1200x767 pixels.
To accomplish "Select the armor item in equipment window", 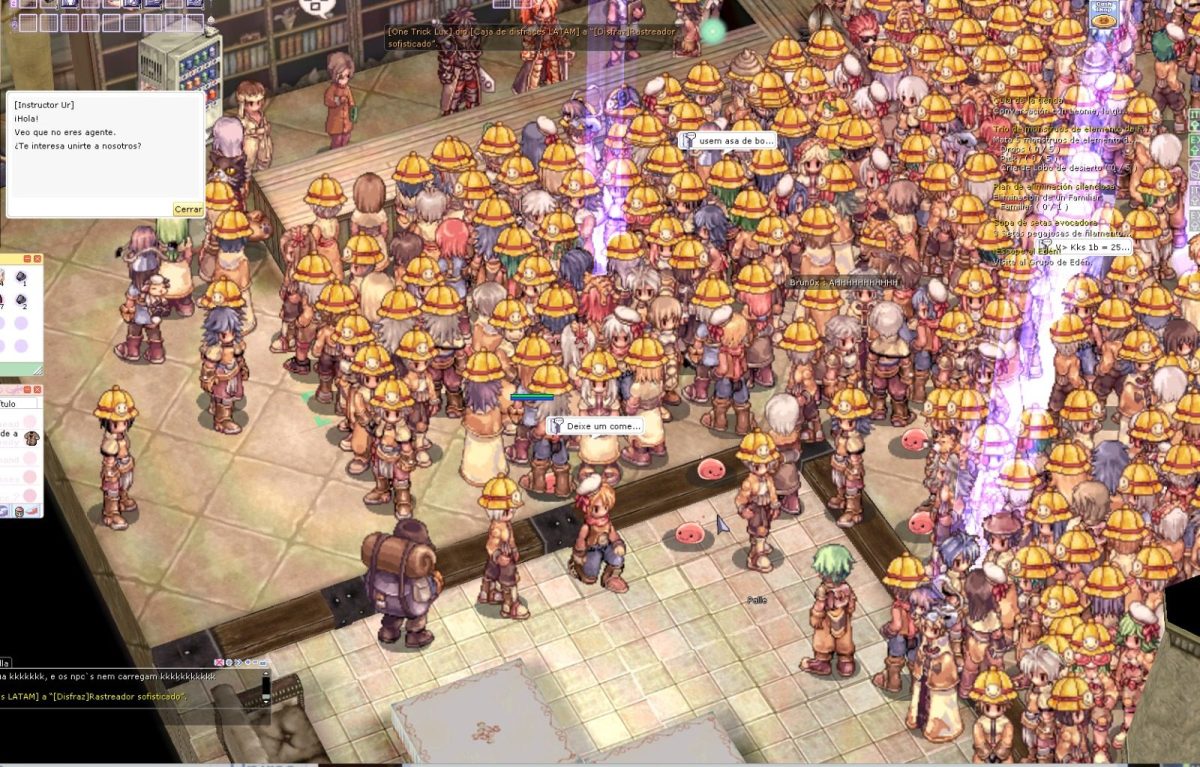I will pos(32,437).
